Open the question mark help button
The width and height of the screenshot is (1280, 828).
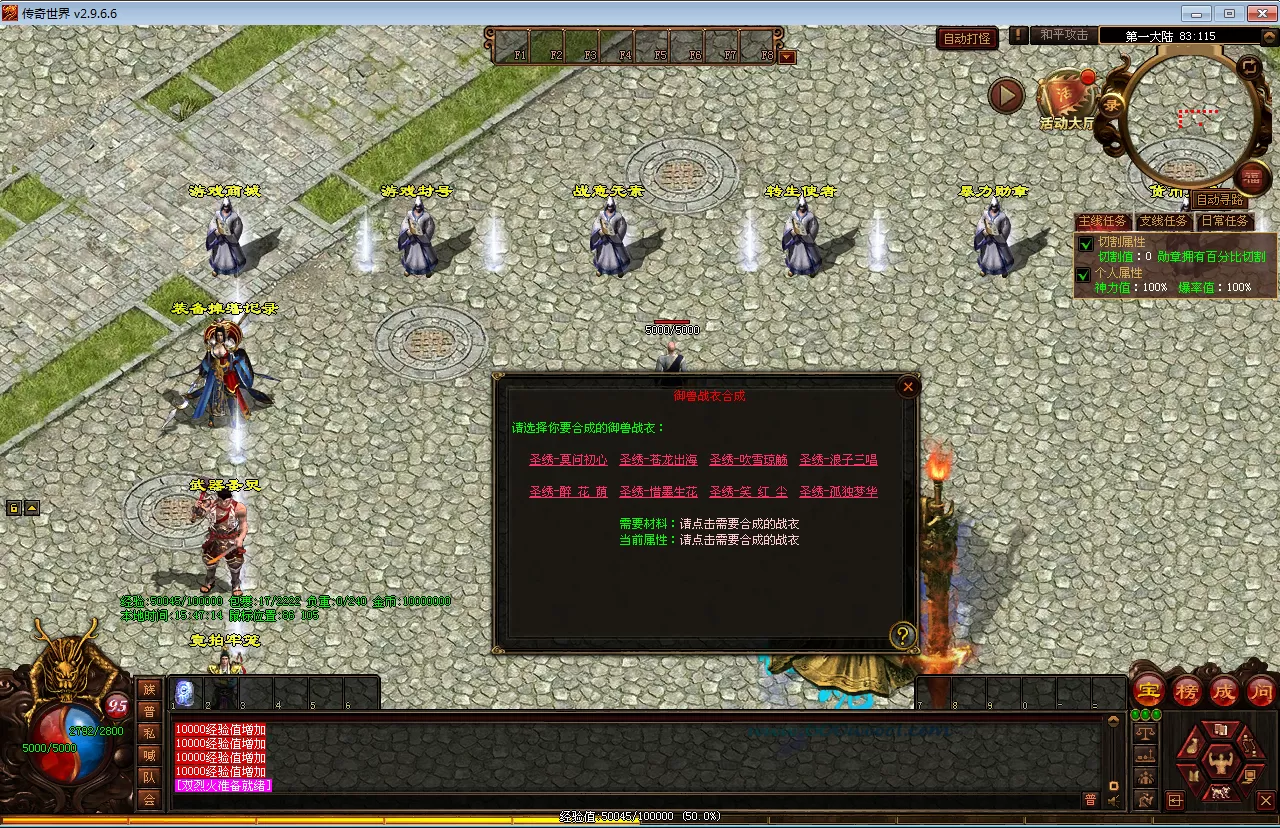click(x=903, y=635)
